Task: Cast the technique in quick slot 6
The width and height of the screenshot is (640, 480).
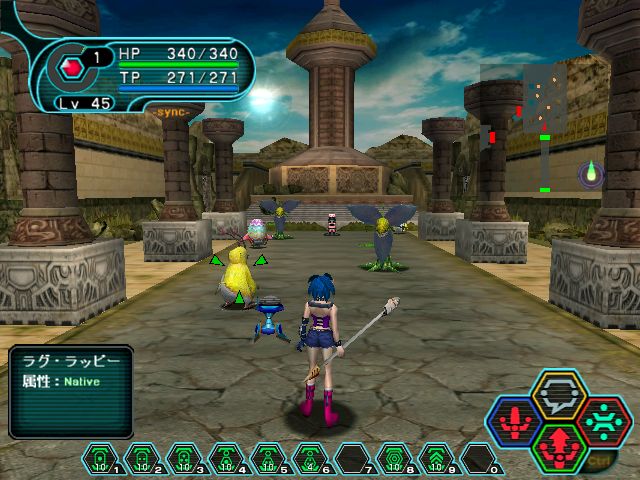Action: (310, 459)
